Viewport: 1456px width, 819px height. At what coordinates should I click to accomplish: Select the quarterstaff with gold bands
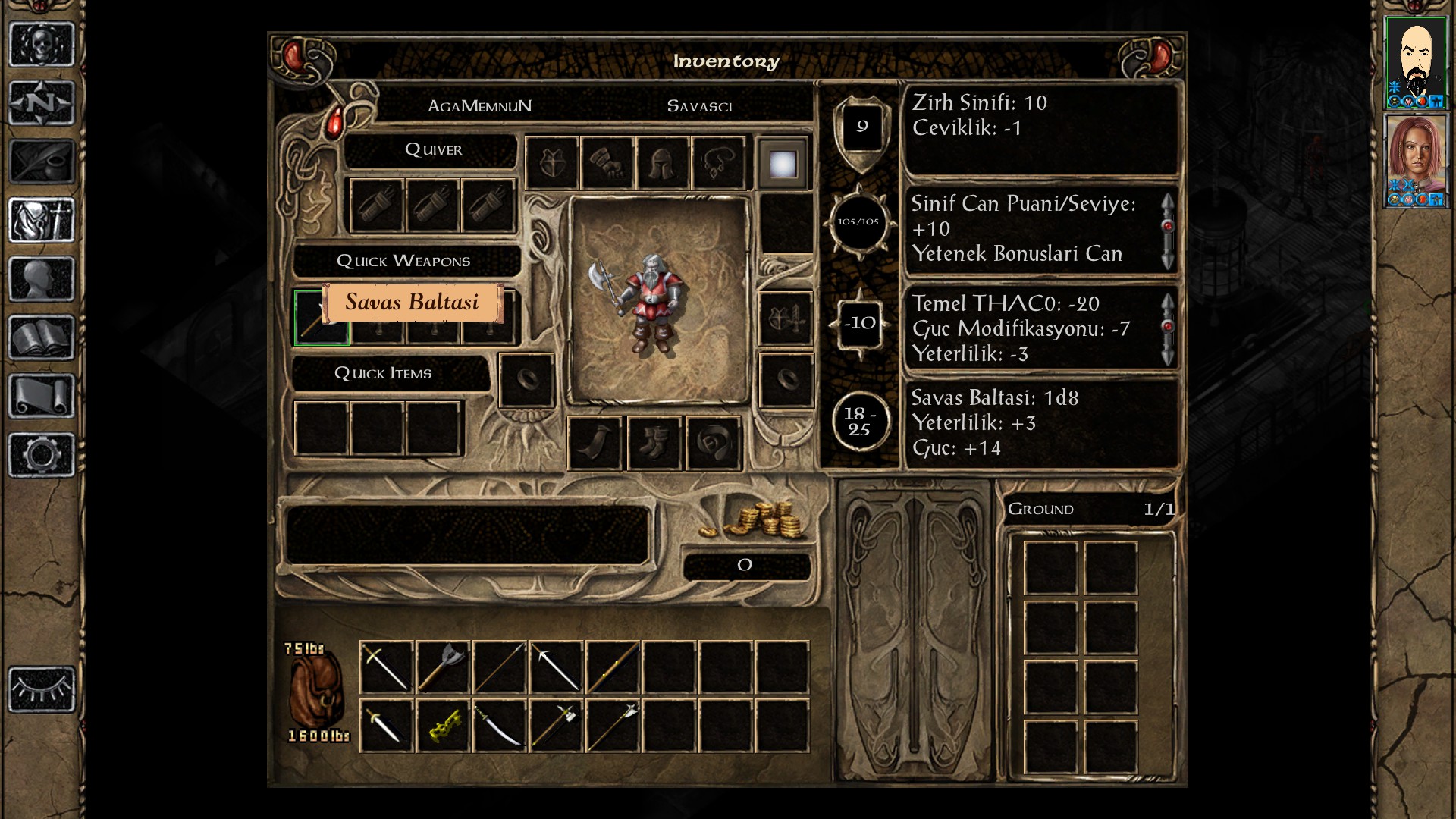coord(613,667)
